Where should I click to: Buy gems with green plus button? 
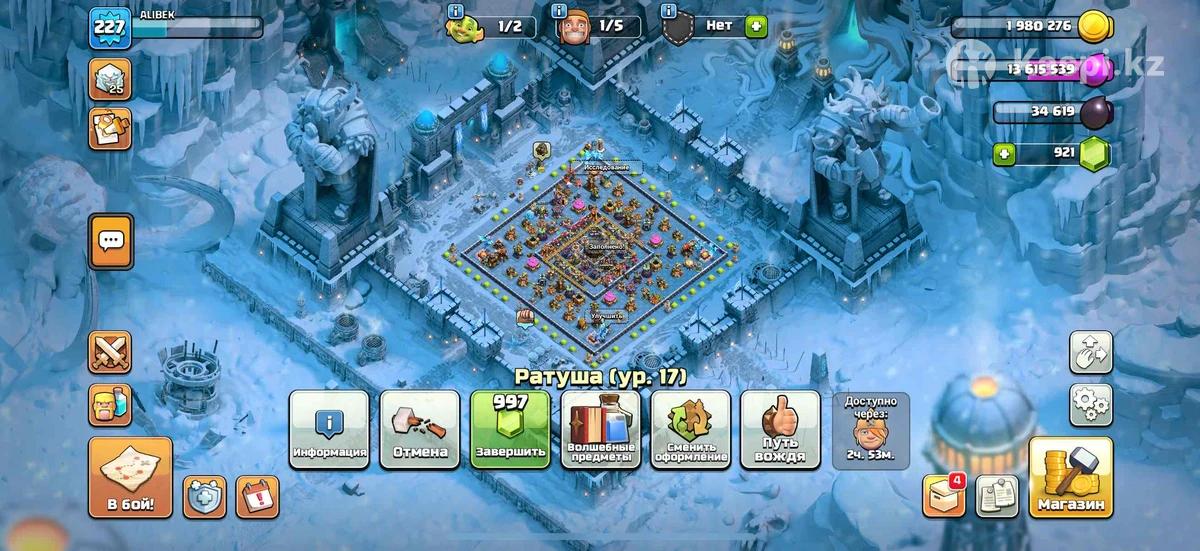click(x=1005, y=155)
